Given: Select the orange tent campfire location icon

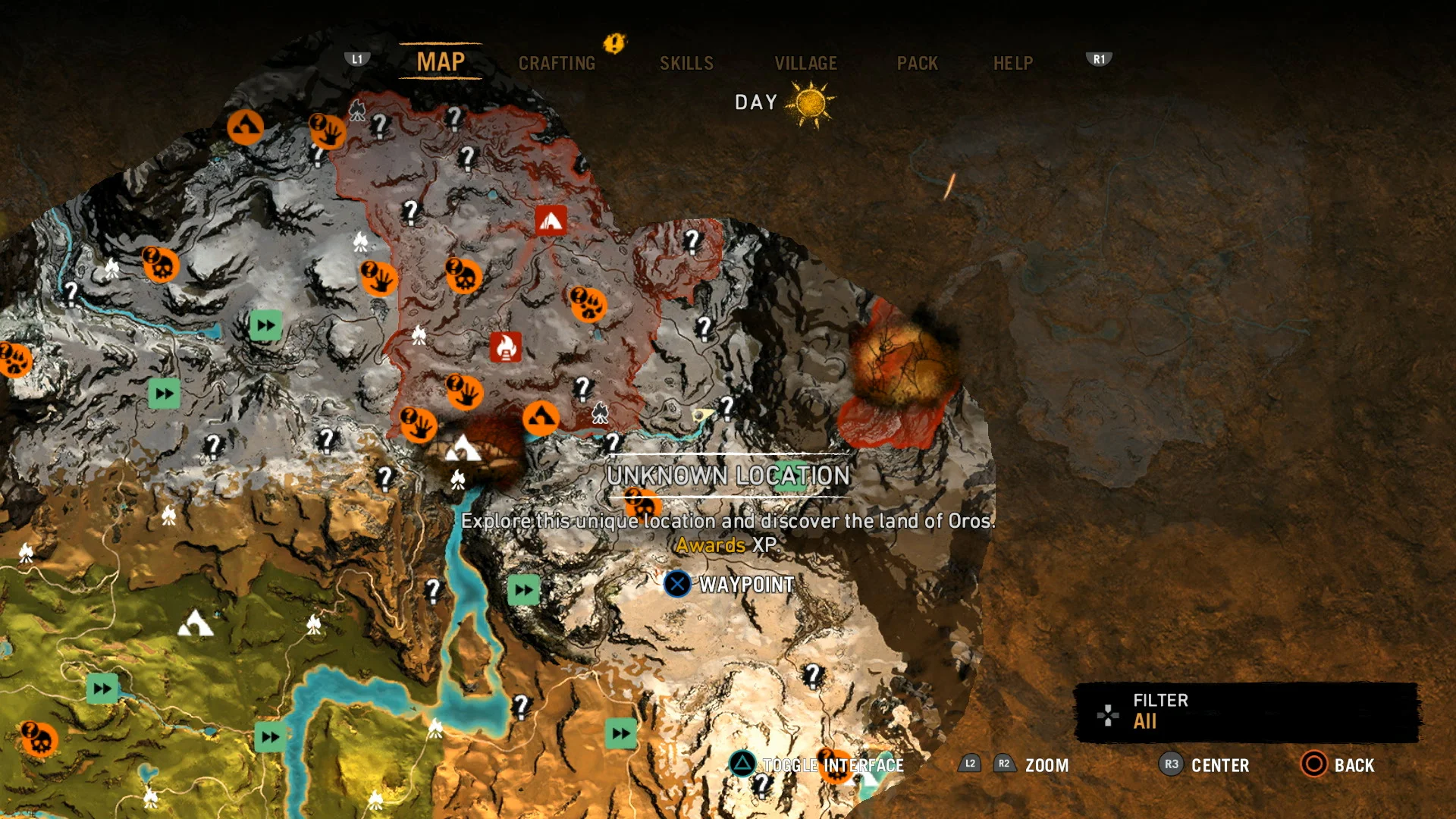Looking at the screenshot, I should coord(542,417).
